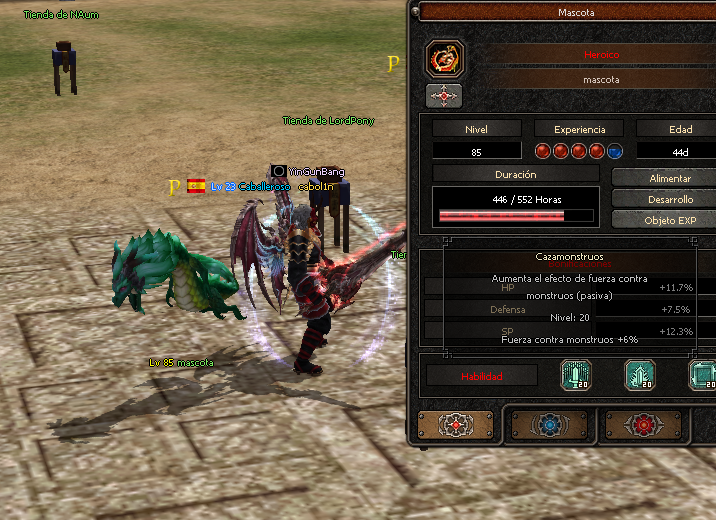Viewport: 716px width, 520px height.
Task: Select the pointed-crystal pet skill icon
Action: pyautogui.click(x=640, y=376)
